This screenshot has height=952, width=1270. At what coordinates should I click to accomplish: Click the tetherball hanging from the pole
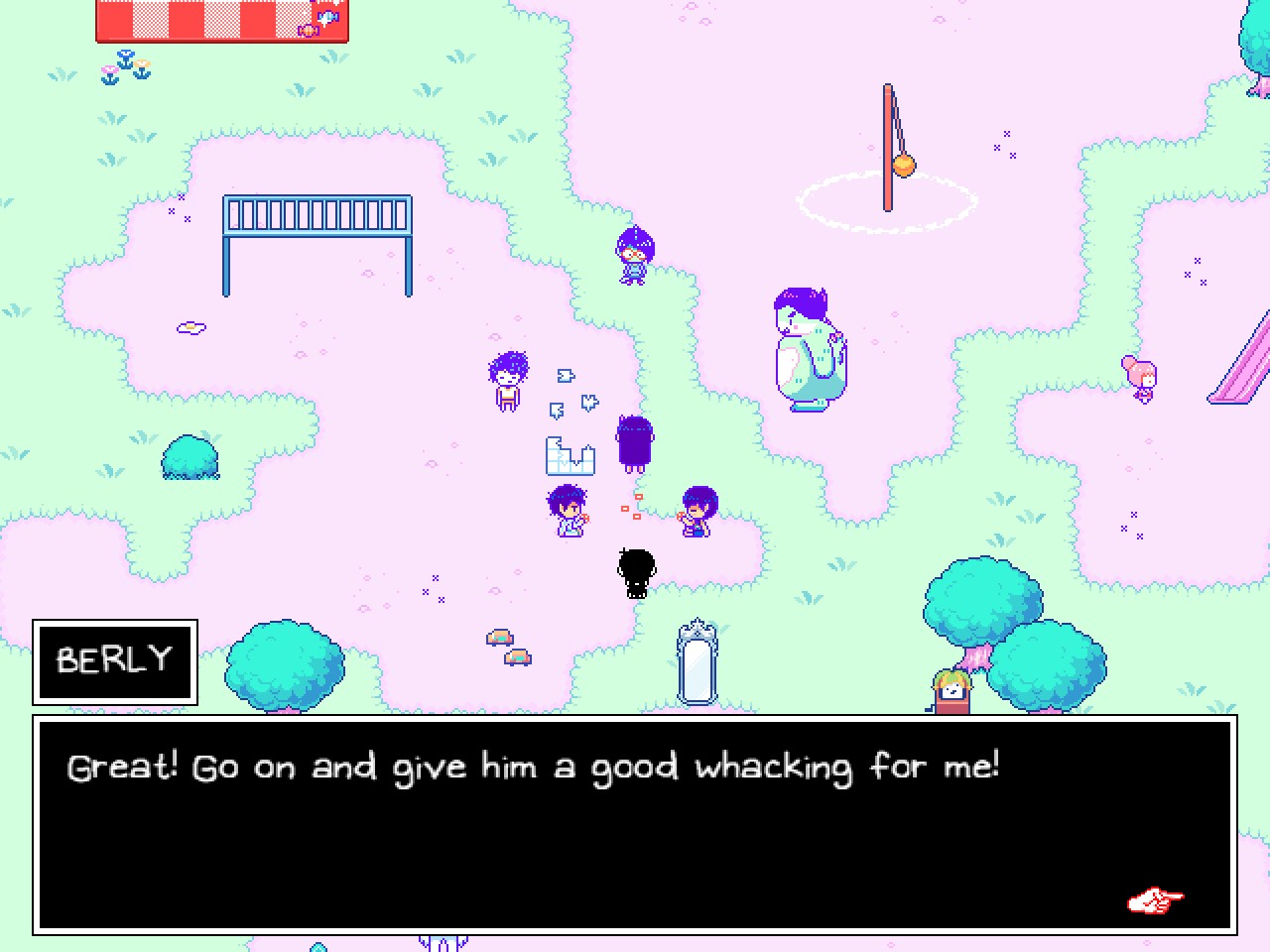coord(904,166)
